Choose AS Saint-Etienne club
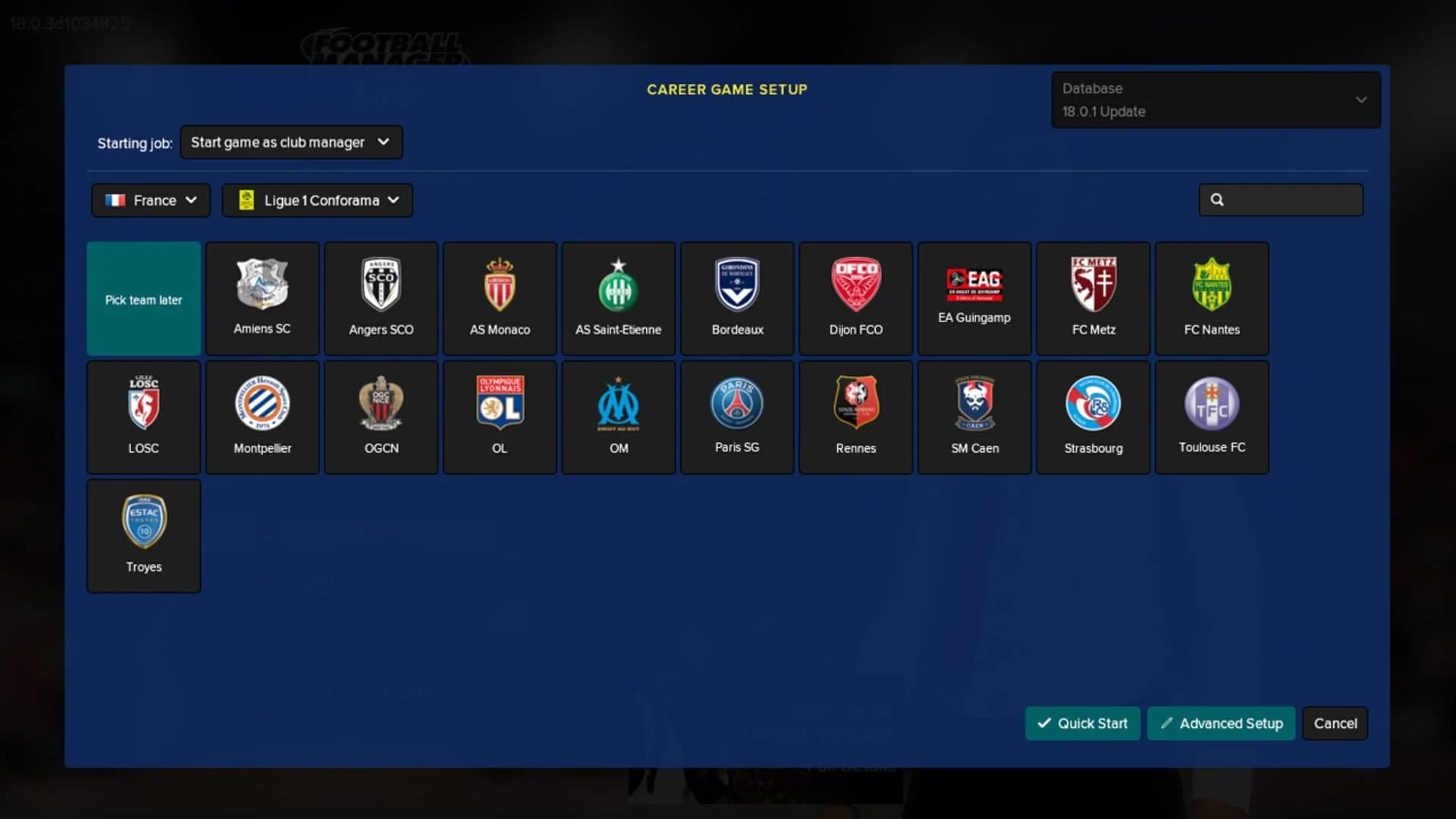 (x=618, y=297)
